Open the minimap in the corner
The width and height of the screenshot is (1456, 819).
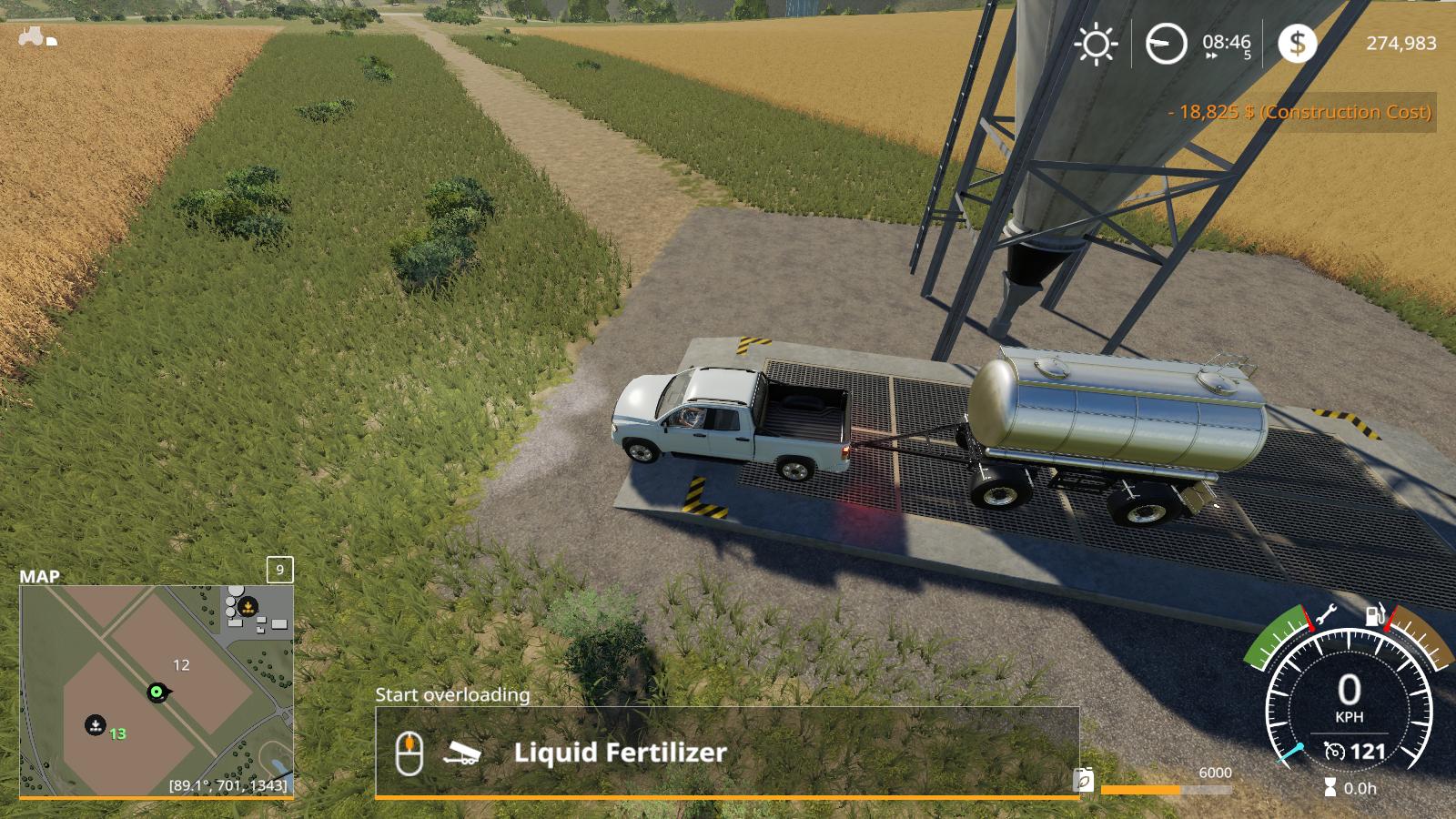(x=157, y=691)
